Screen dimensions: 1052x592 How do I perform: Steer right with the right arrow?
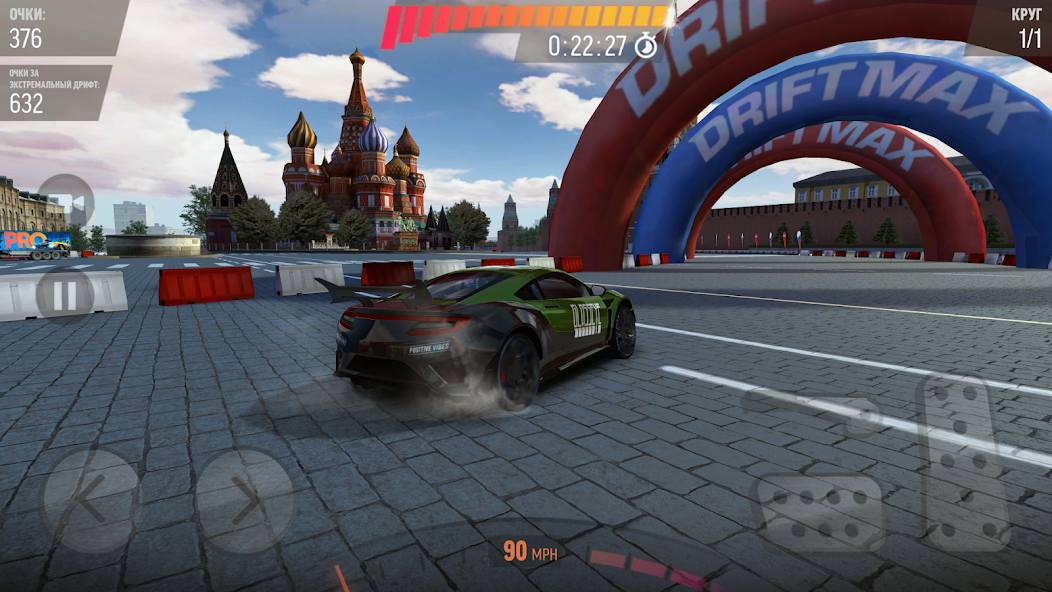(244, 501)
